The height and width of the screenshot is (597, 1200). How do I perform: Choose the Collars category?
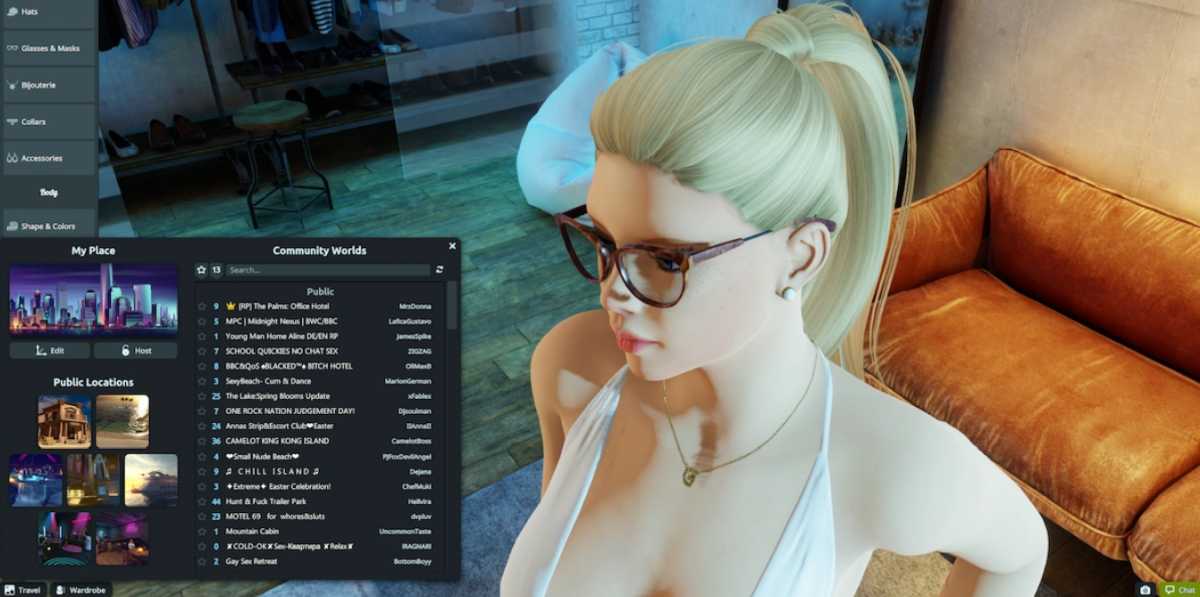coord(48,122)
